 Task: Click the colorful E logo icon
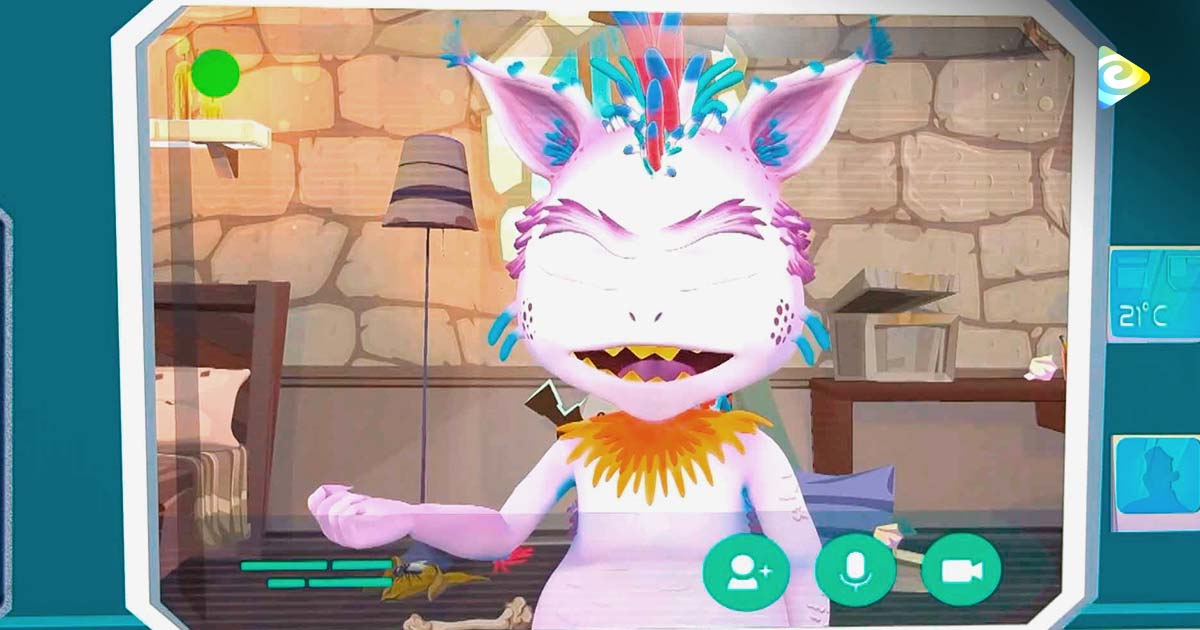(1121, 77)
